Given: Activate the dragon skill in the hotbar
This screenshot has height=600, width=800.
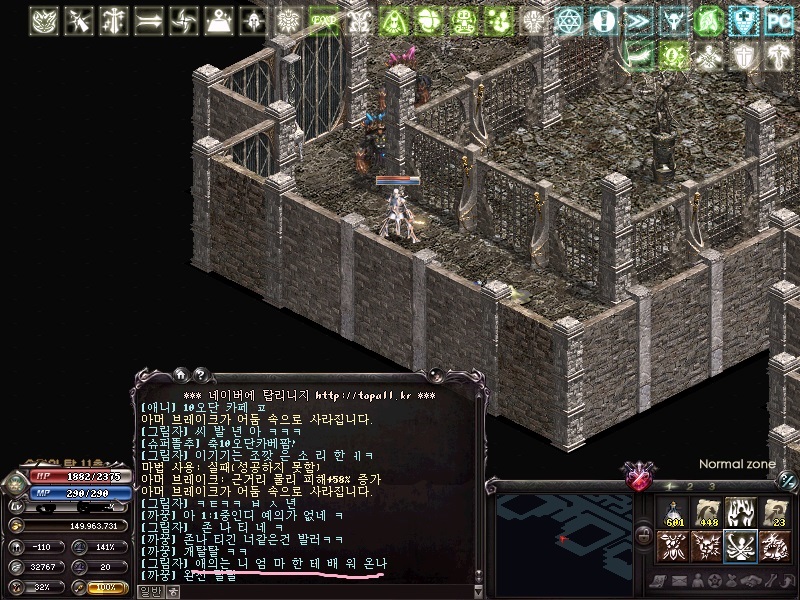Looking at the screenshot, I should click(774, 547).
